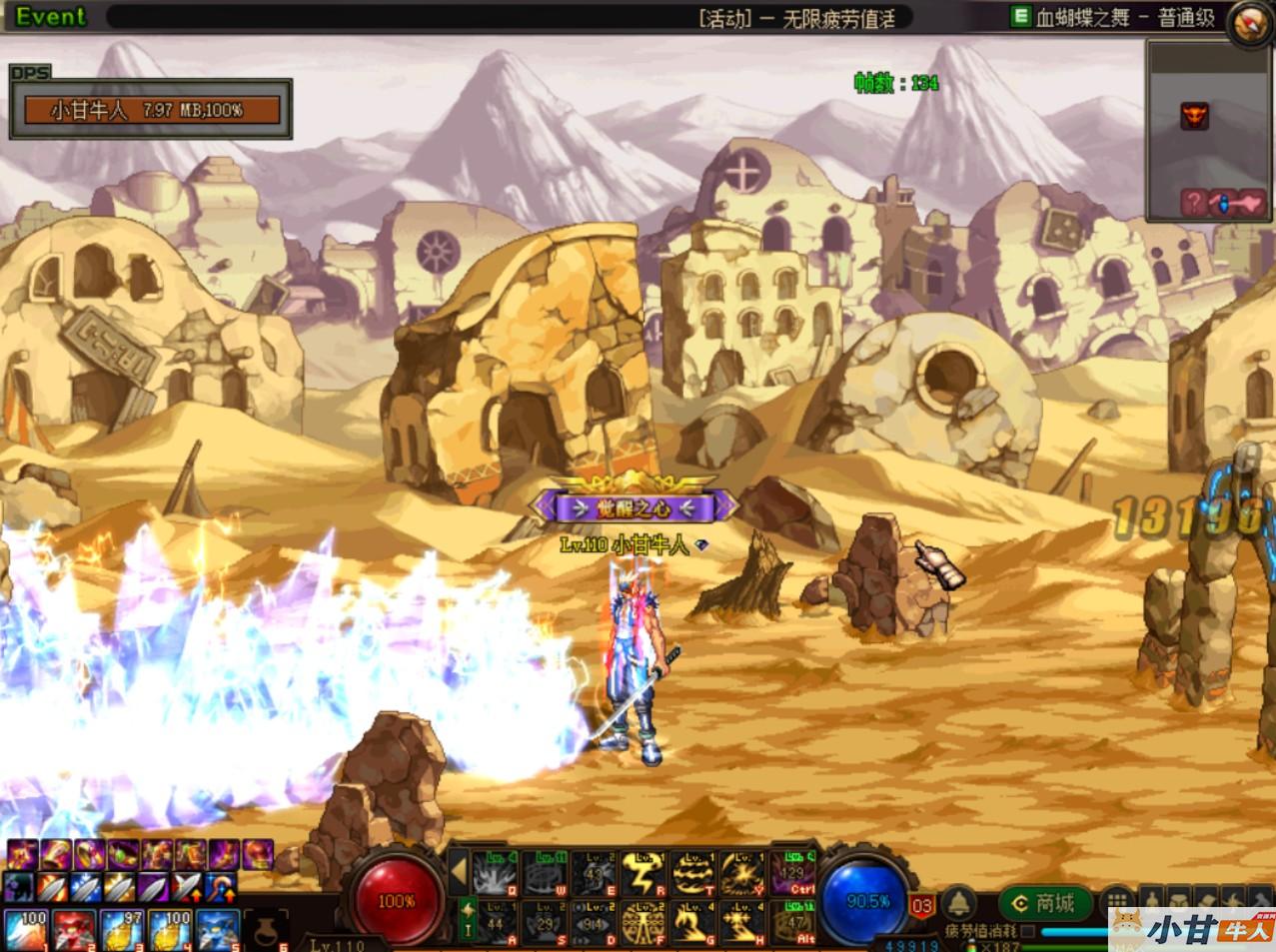The height and width of the screenshot is (952, 1276).
Task: Click the compass icon above the minimap
Action: click(1247, 22)
